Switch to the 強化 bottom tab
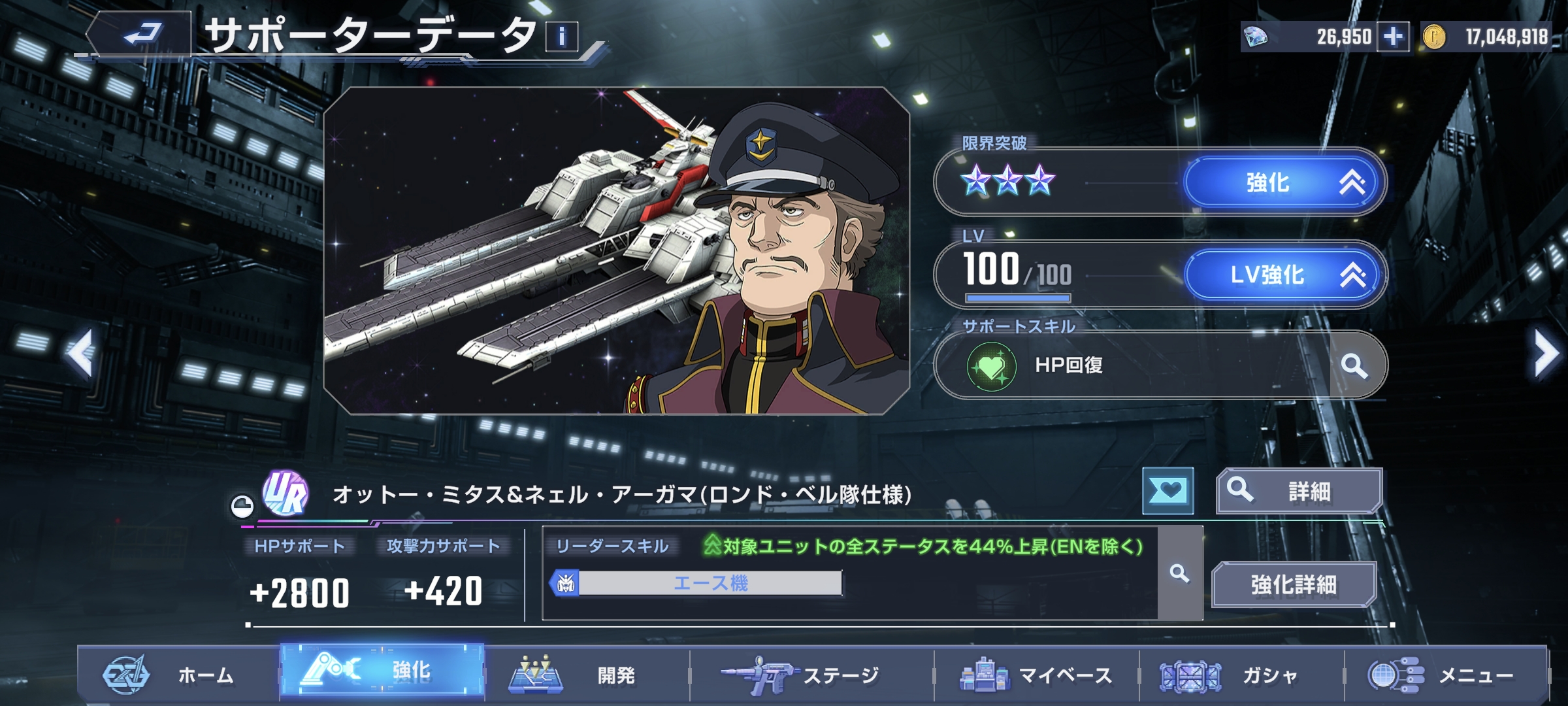 pyautogui.click(x=382, y=672)
